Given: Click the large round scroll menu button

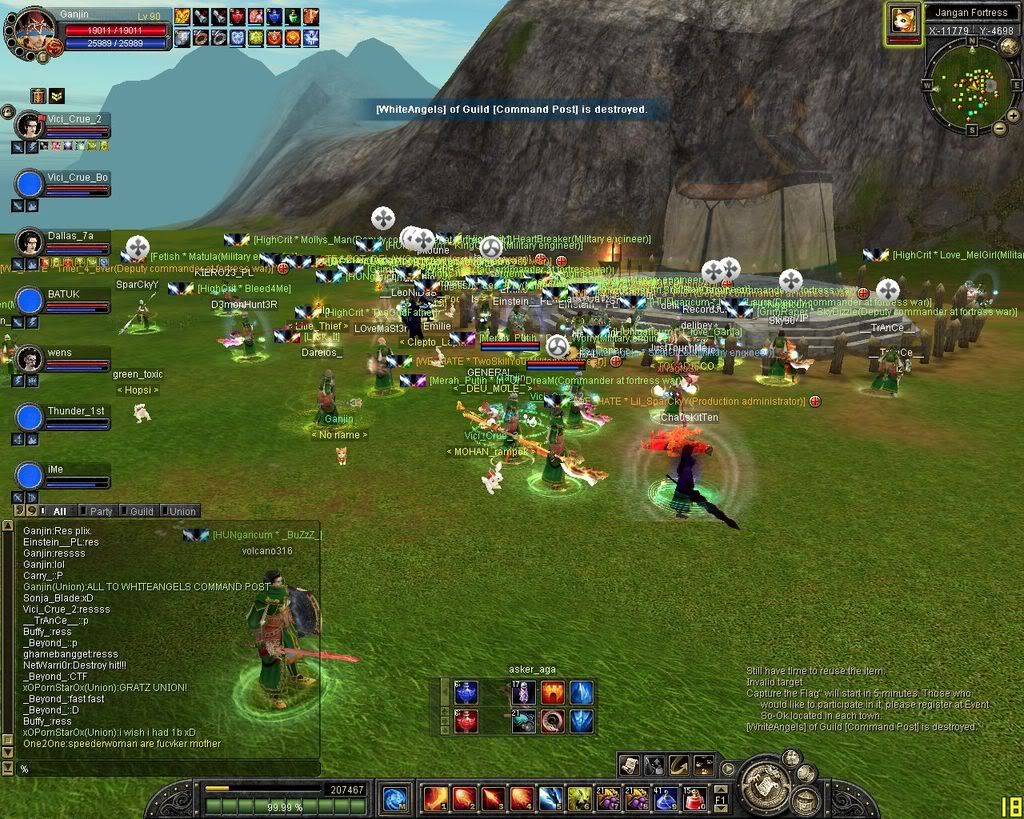Looking at the screenshot, I should click(766, 786).
